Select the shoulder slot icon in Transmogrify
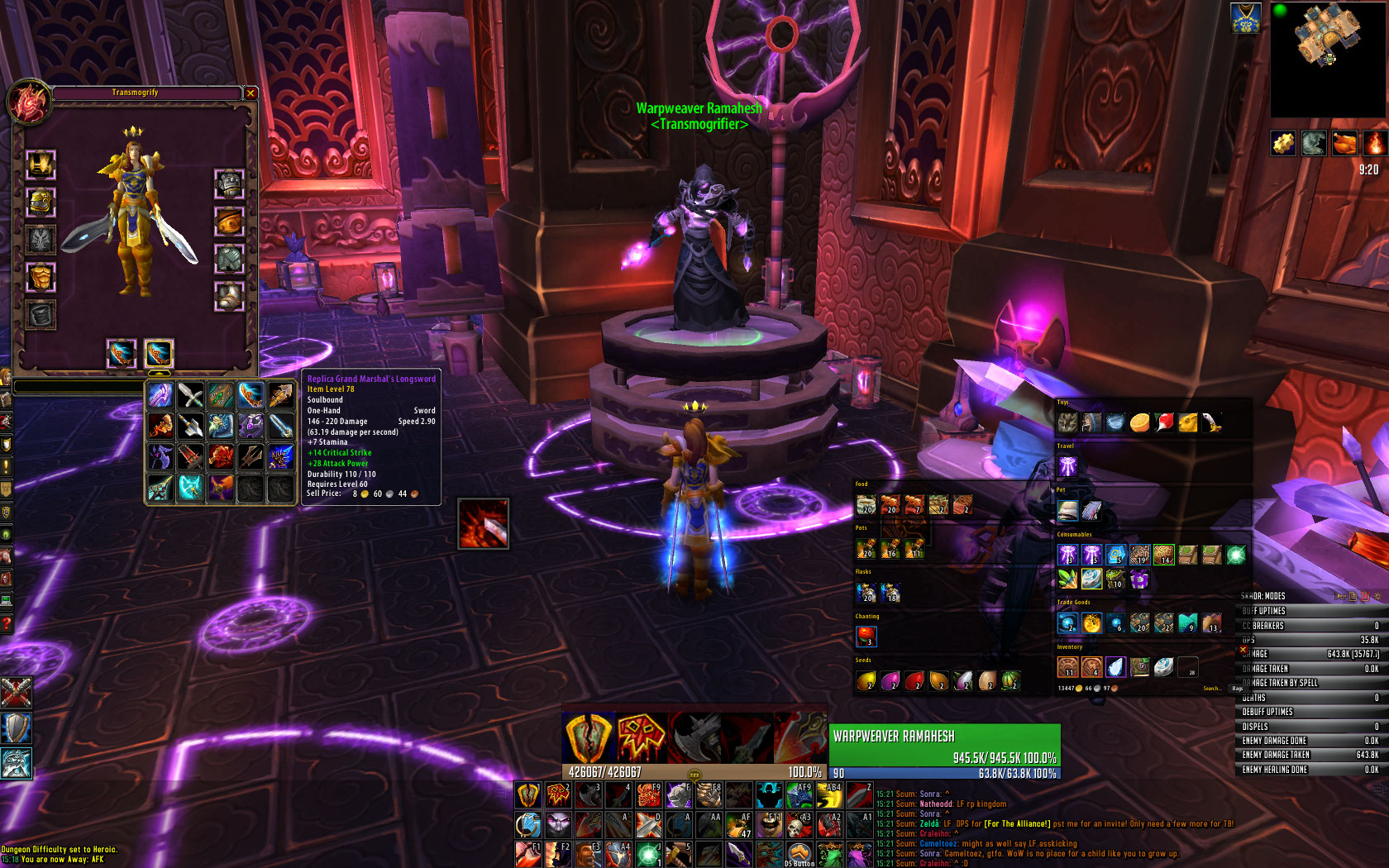Viewport: 1389px width, 868px height. coord(41,203)
